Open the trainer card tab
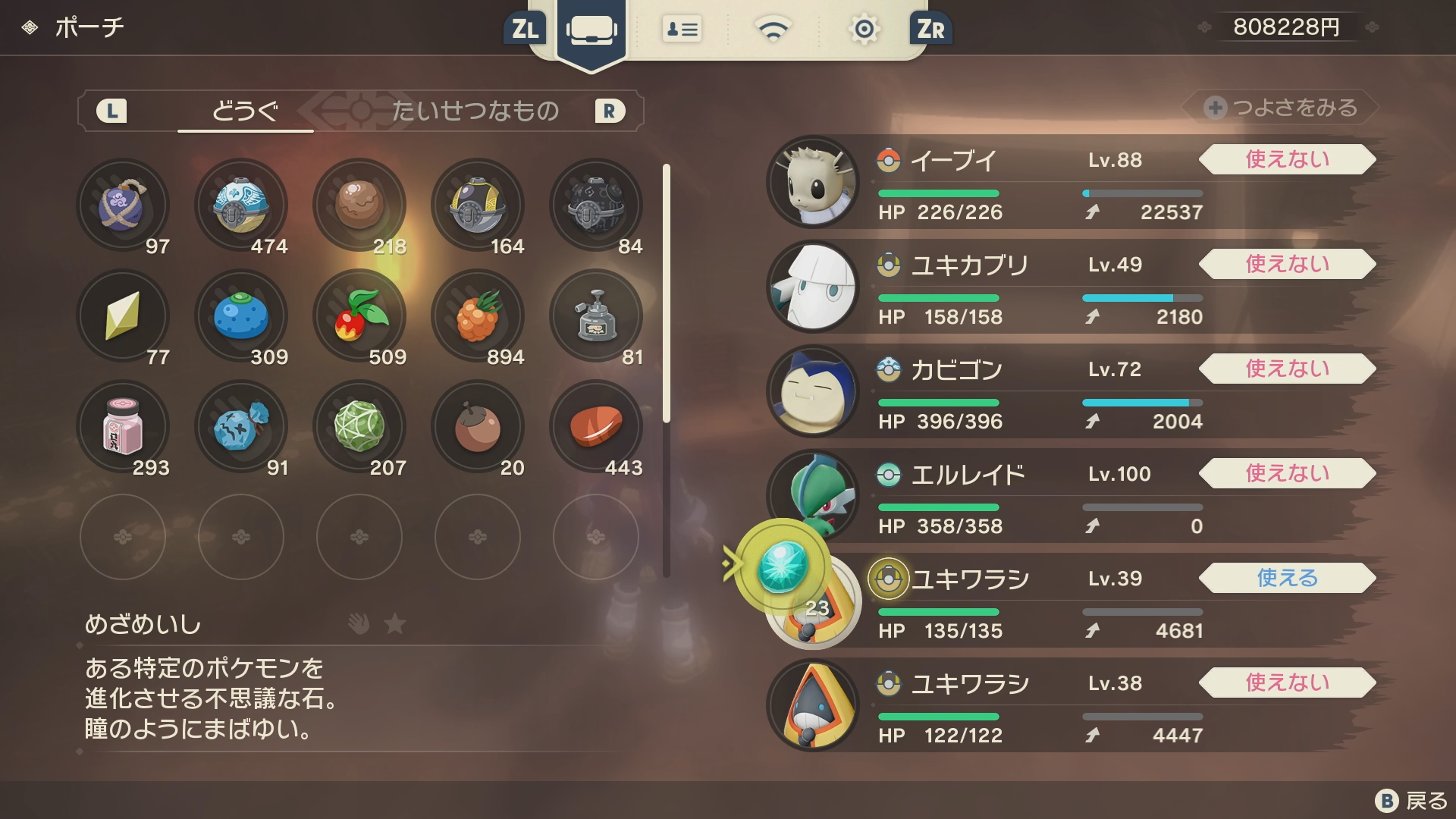1456x819 pixels. click(682, 30)
